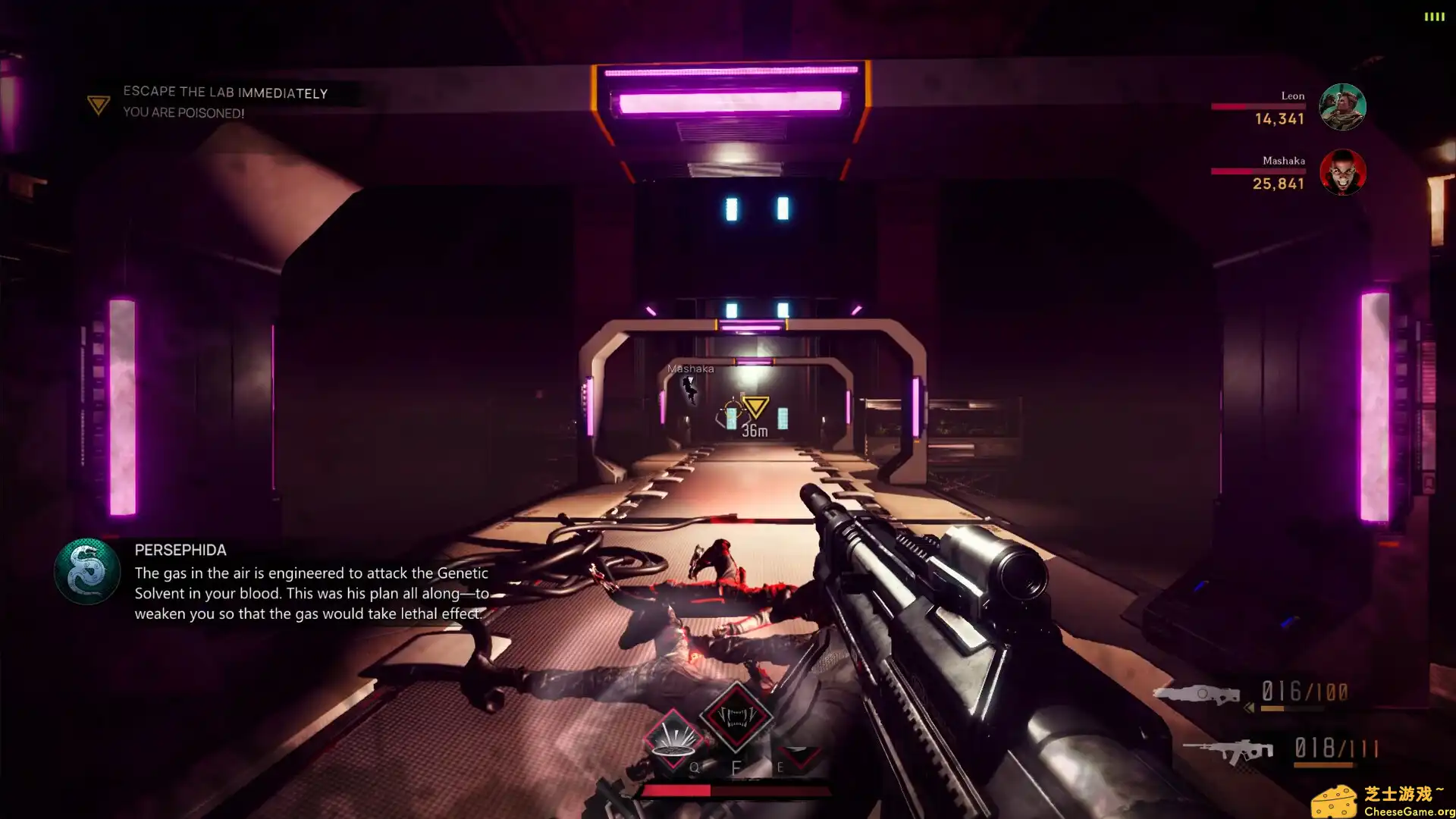Open the CheeseGame.org watermark logo
Image resolution: width=1456 pixels, height=819 pixels.
click(1382, 802)
